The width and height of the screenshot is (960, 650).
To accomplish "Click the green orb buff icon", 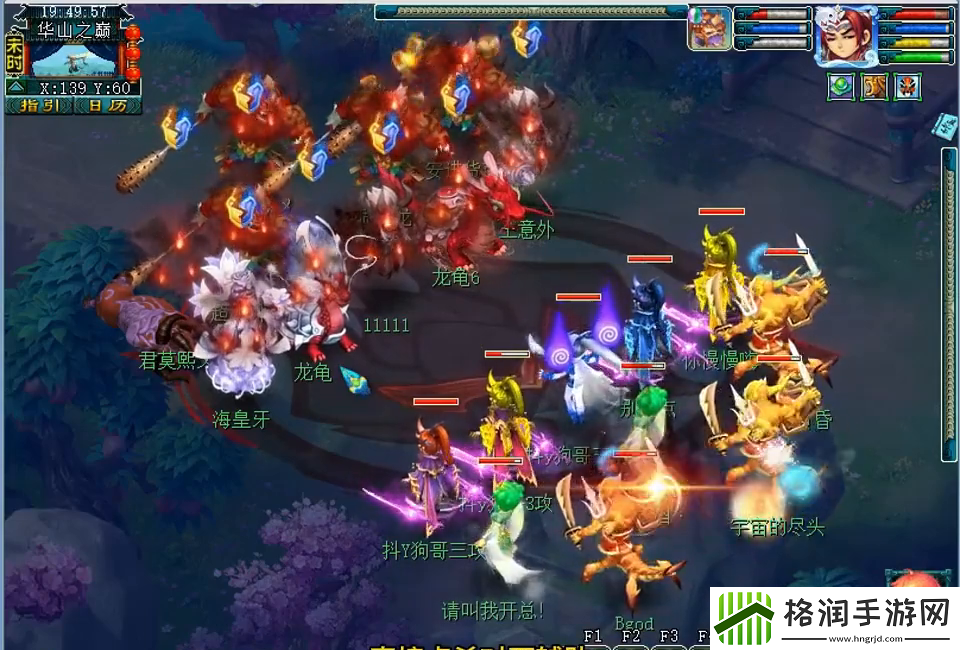I will tap(840, 86).
